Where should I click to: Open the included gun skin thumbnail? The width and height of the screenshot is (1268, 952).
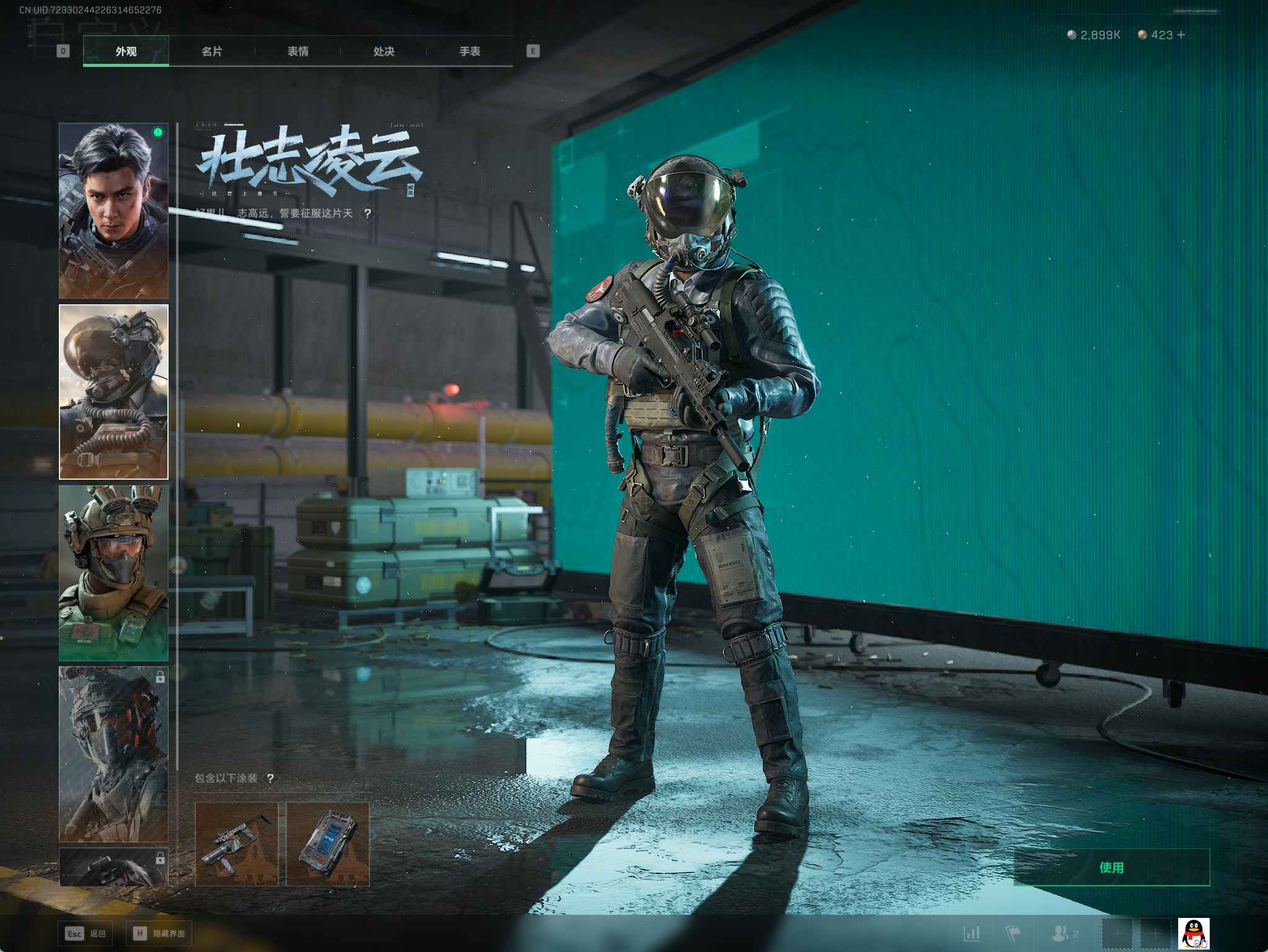[236, 844]
